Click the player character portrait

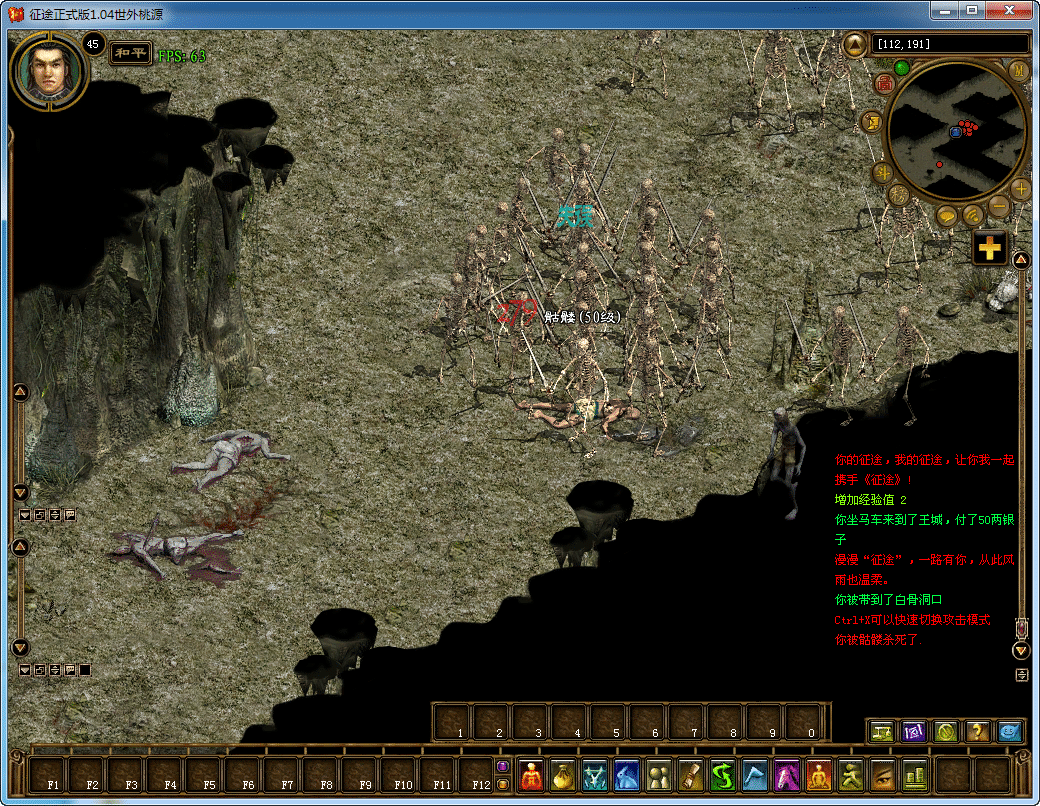pyautogui.click(x=47, y=72)
